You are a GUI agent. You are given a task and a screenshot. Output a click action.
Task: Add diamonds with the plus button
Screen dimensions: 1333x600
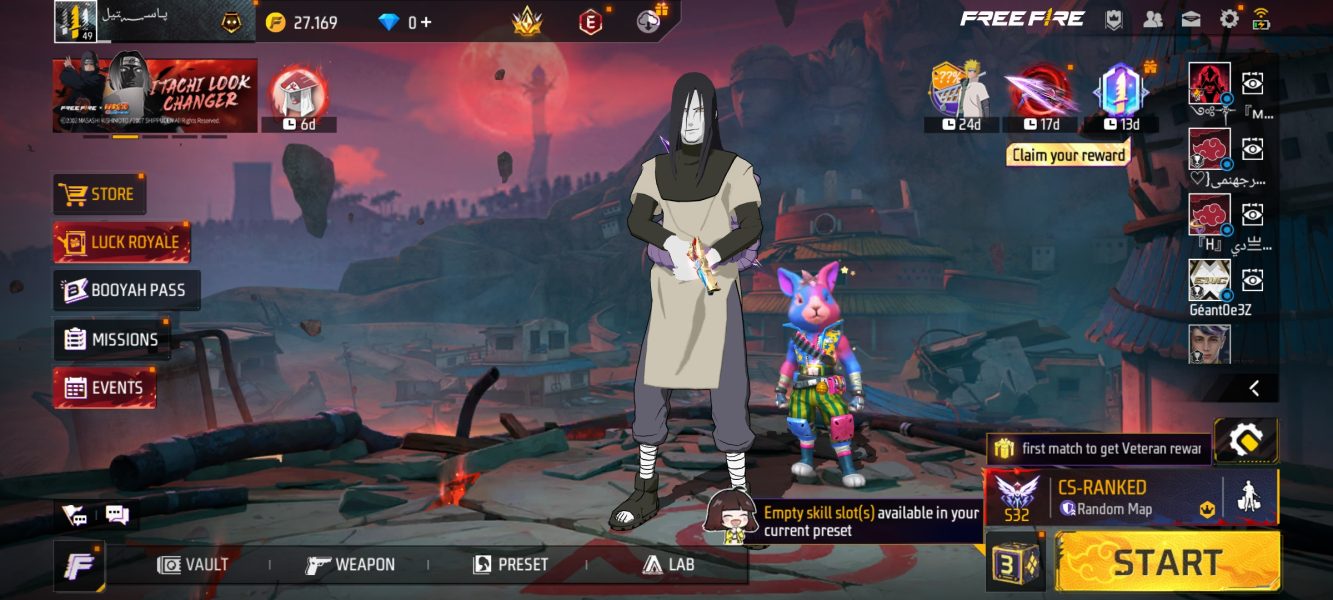click(427, 22)
